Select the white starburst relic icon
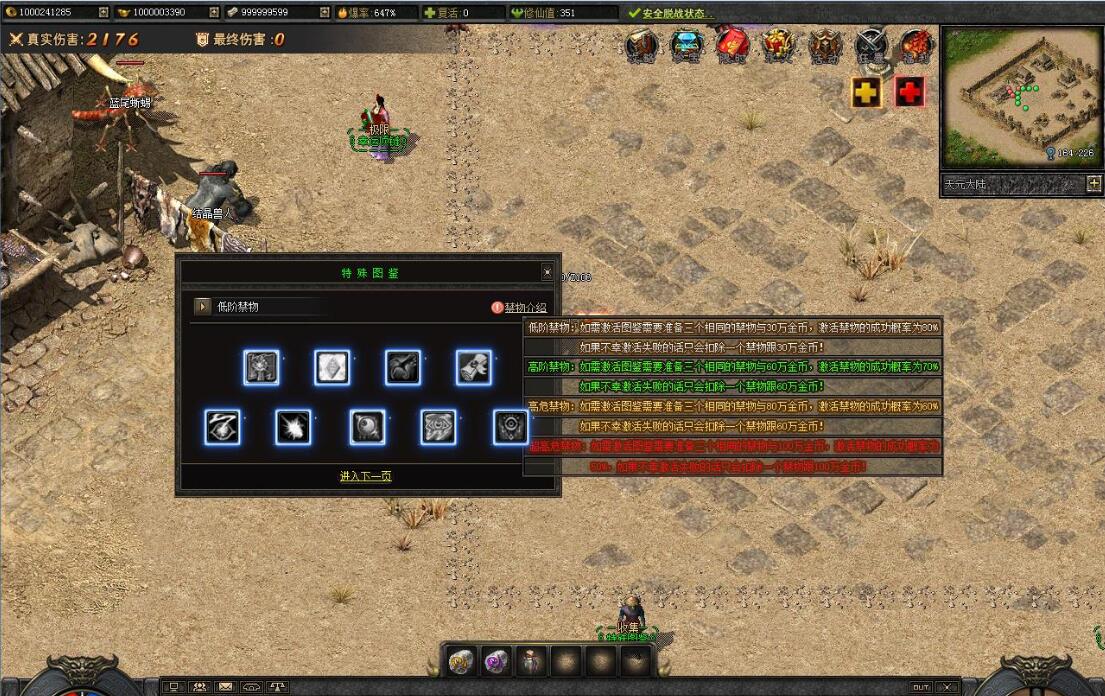1105x696 pixels. [293, 427]
